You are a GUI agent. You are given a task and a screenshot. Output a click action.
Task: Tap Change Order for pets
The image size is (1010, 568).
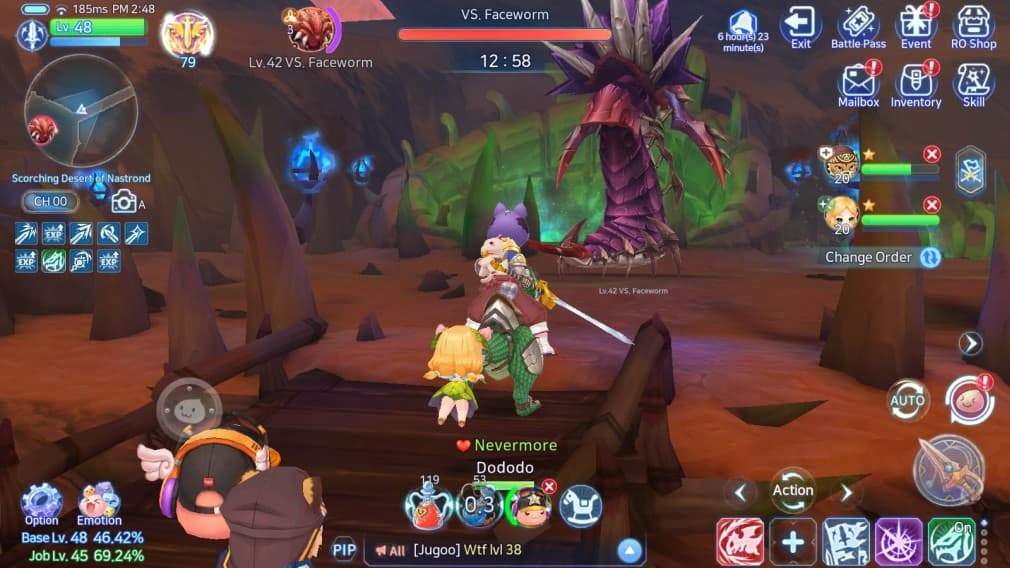point(882,257)
